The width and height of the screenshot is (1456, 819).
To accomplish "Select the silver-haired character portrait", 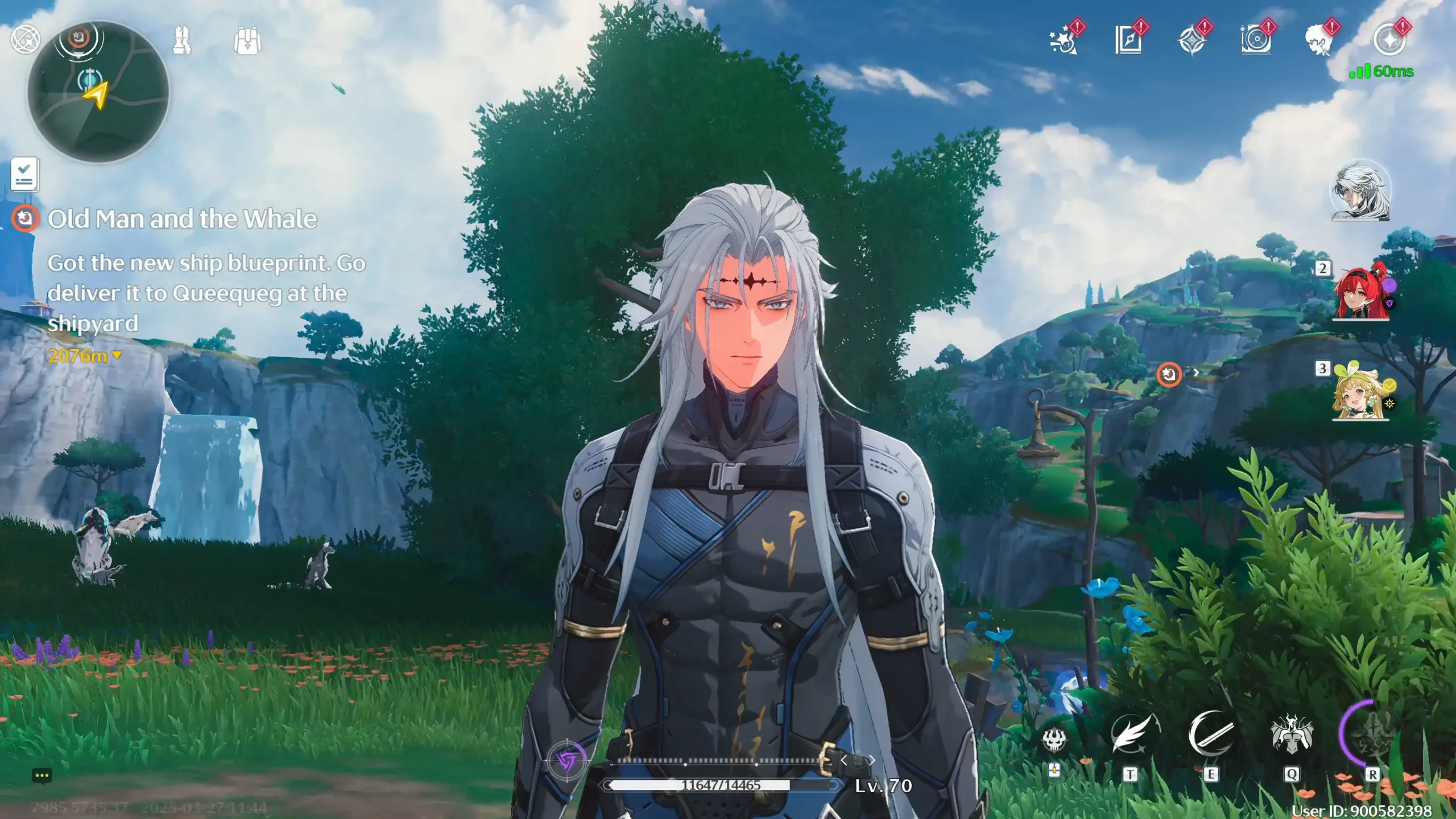I will pos(1360,191).
